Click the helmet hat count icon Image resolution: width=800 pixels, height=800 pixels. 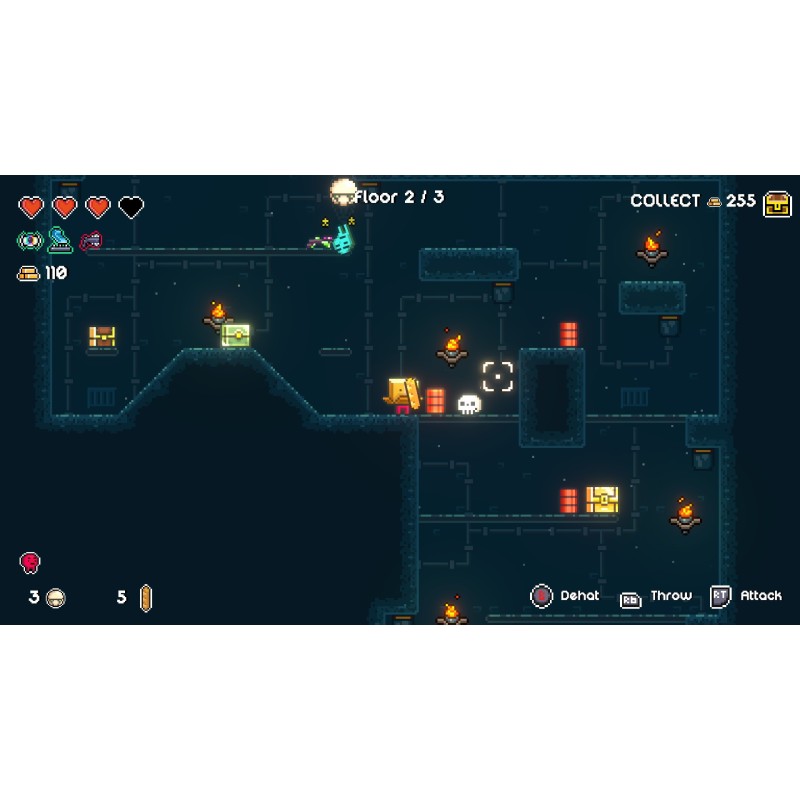tap(56, 598)
